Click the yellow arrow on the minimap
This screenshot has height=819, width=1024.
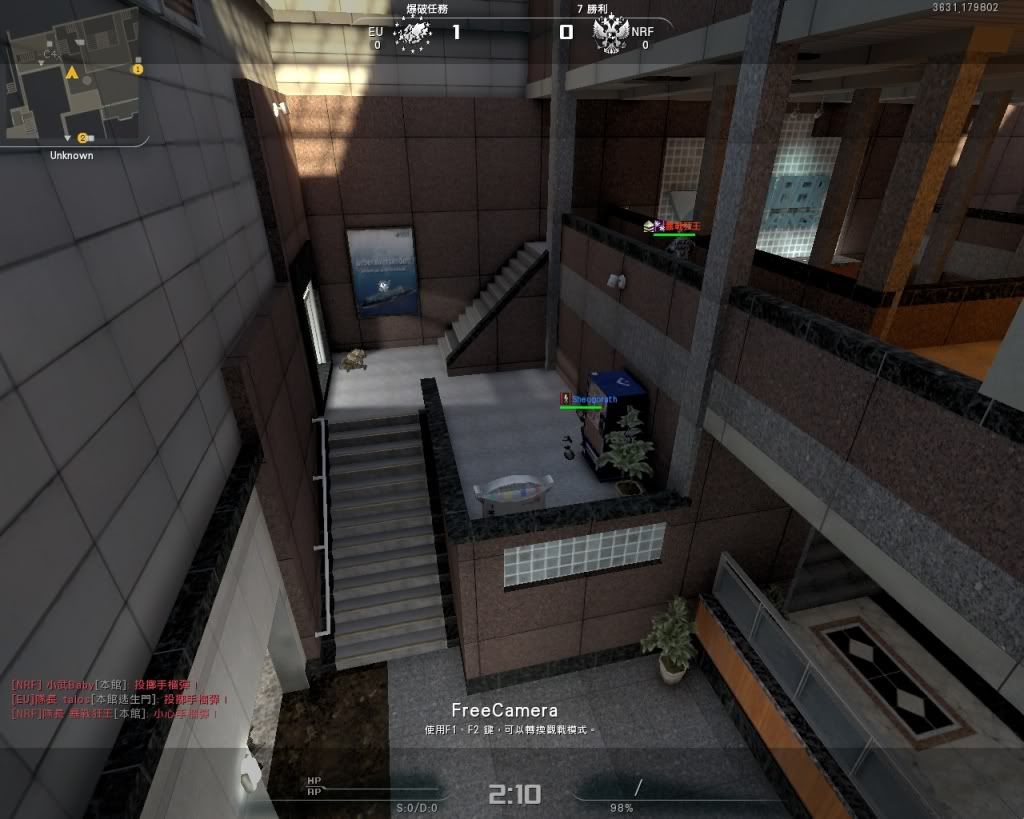pos(72,73)
